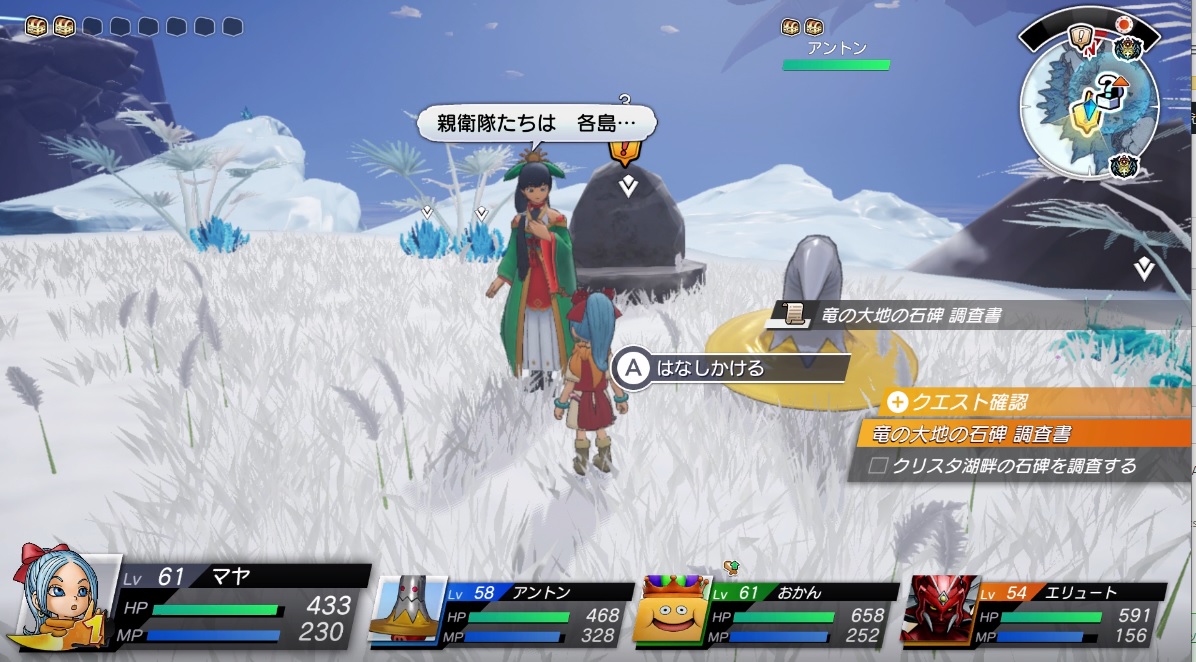Open the circular minimap
This screenshot has height=662, width=1196.
[1088, 105]
